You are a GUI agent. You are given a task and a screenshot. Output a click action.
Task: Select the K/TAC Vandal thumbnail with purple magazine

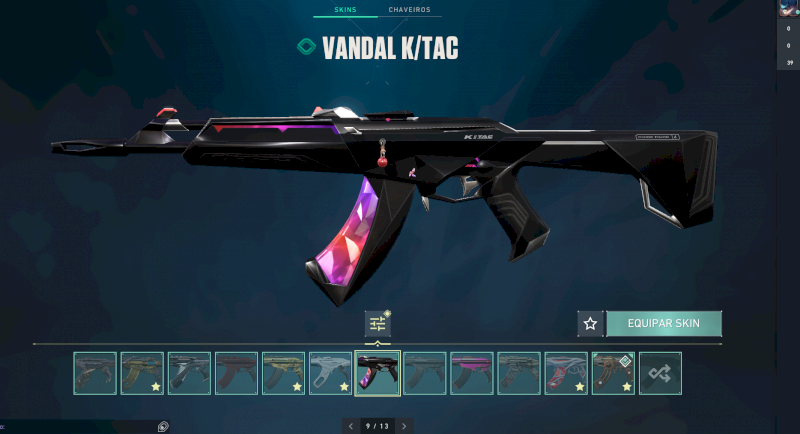coord(378,373)
